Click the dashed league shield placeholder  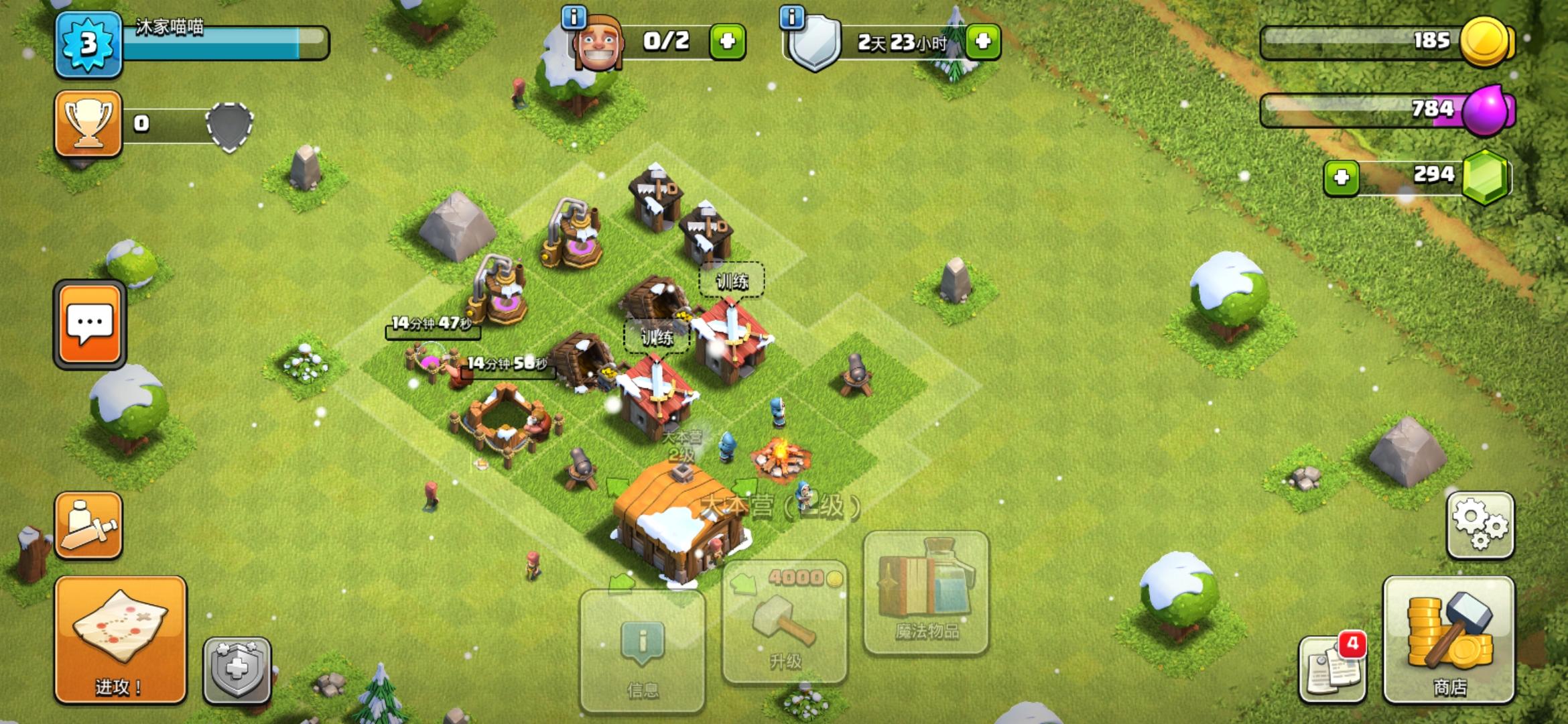click(228, 126)
